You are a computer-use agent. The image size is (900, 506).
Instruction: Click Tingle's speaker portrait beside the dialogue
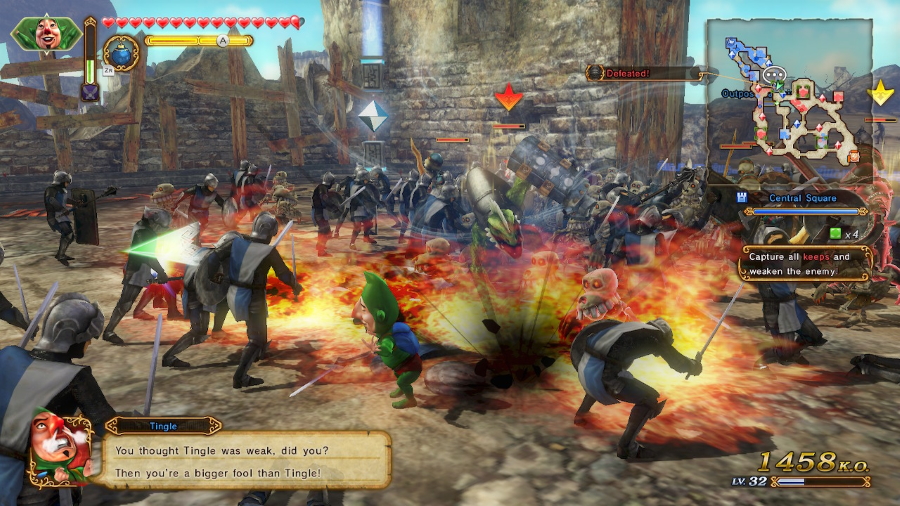pyautogui.click(x=60, y=448)
